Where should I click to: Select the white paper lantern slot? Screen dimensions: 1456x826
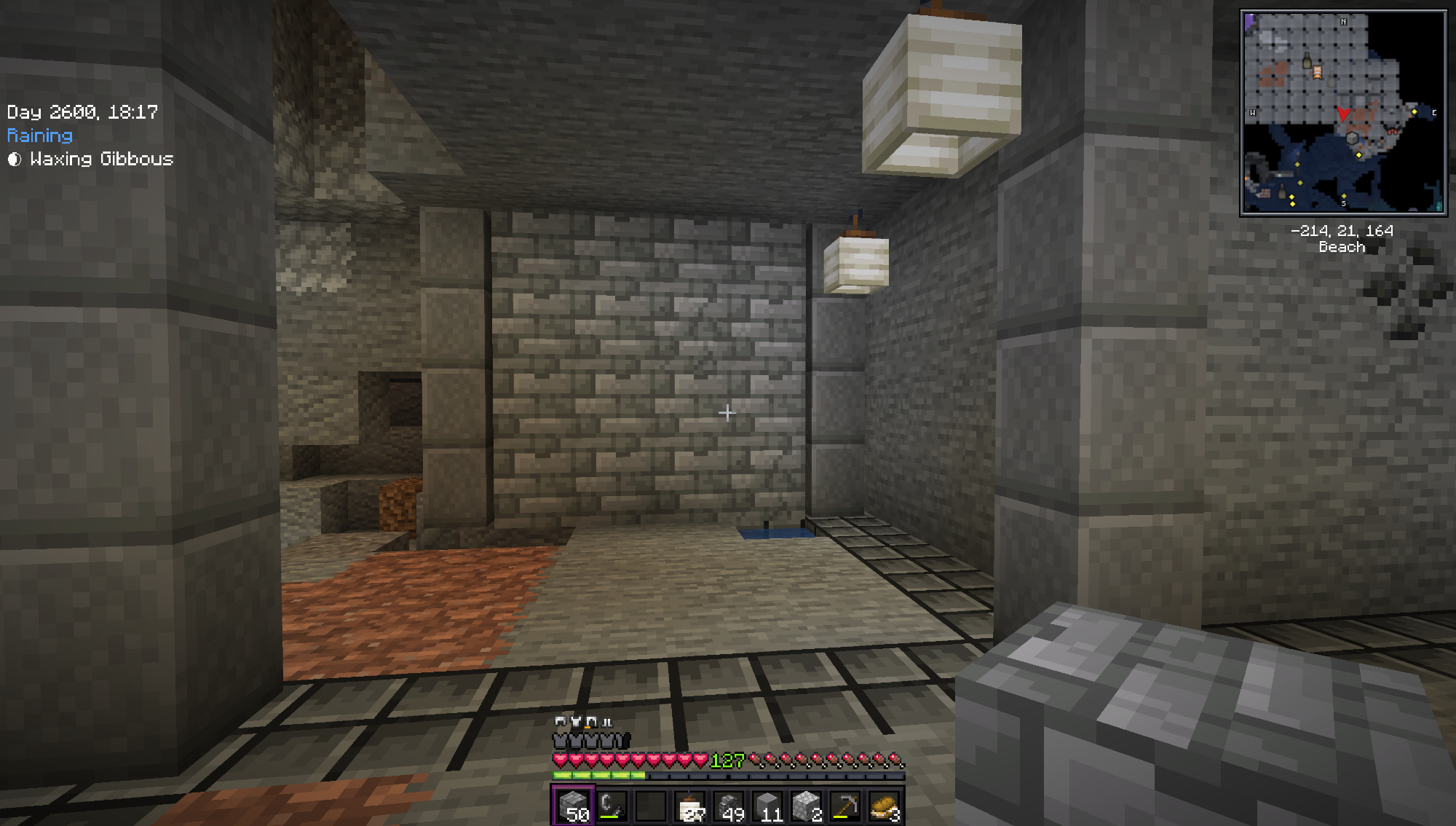point(690,806)
